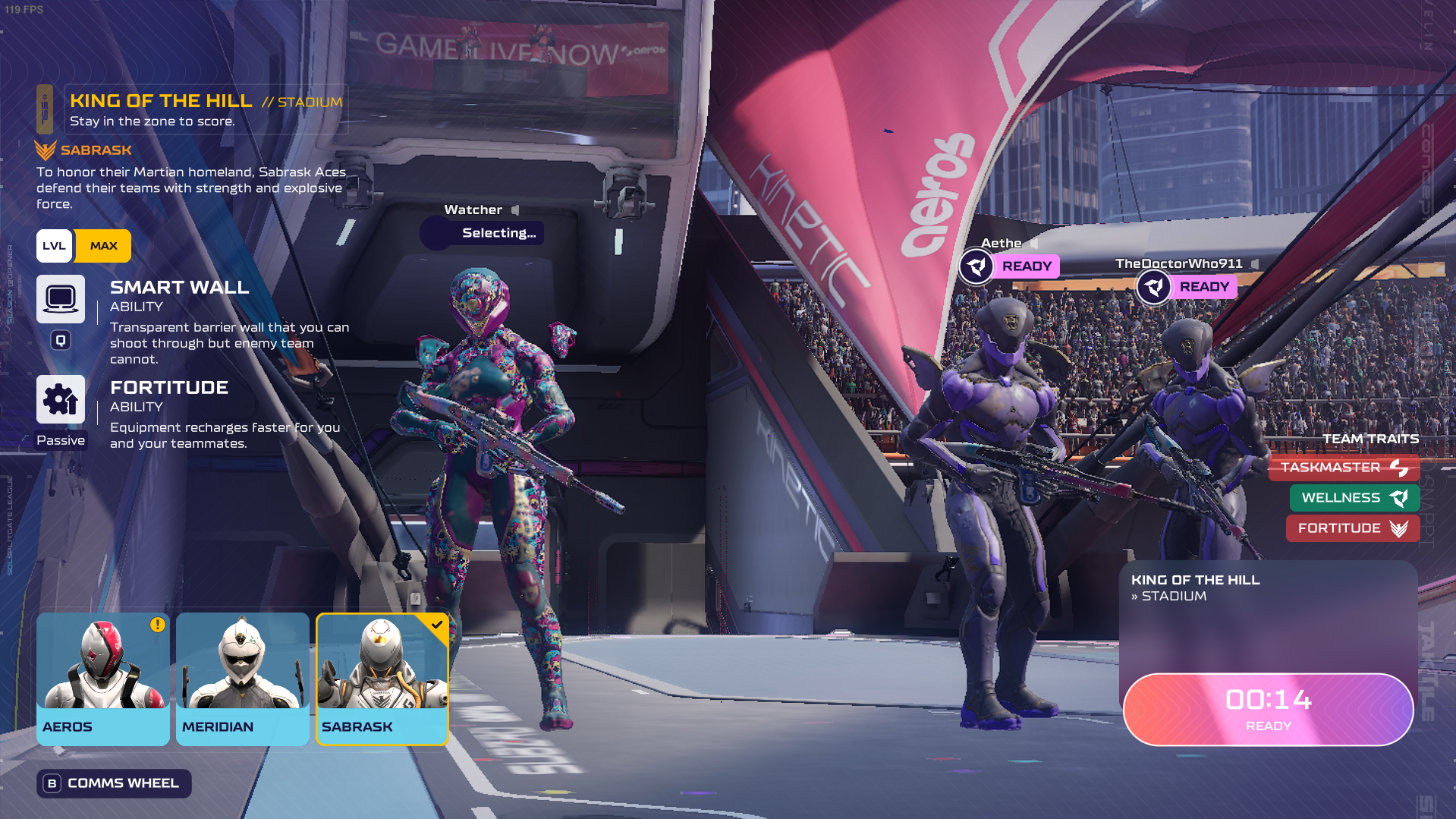Image resolution: width=1456 pixels, height=819 pixels.
Task: Click the Fortitude passive ability icon
Action: (x=61, y=399)
